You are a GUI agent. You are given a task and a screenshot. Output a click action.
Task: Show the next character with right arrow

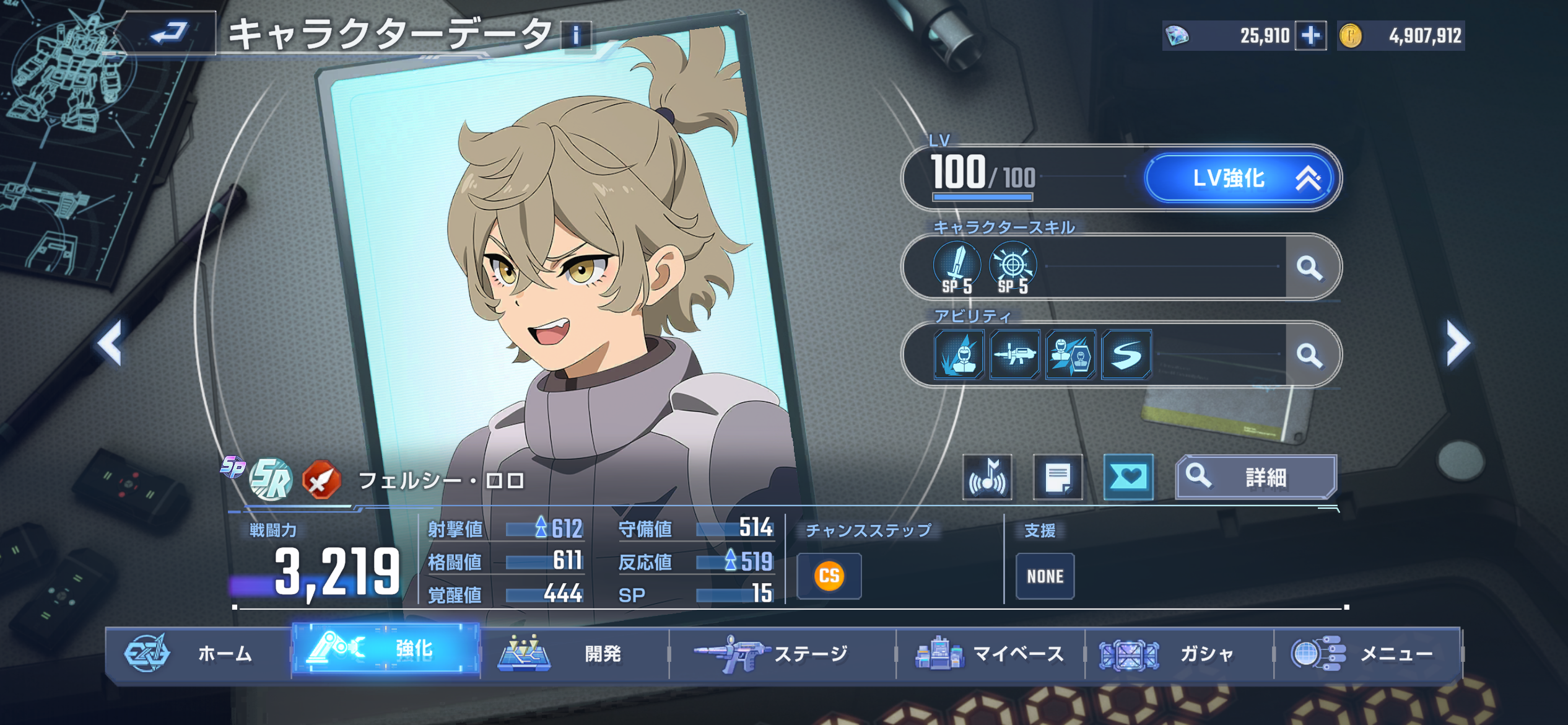click(1457, 343)
